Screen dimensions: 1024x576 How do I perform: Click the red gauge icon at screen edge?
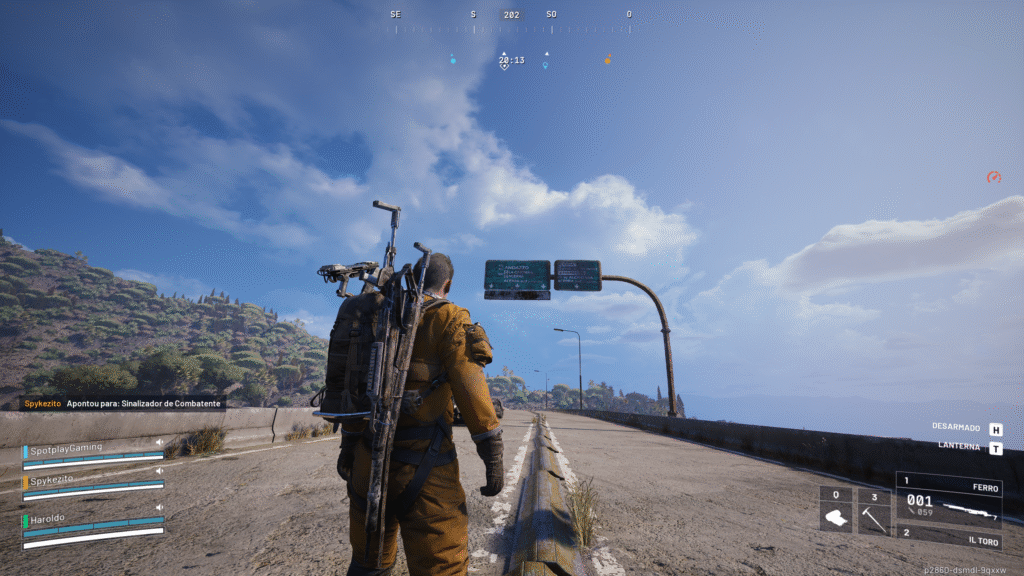click(x=993, y=177)
